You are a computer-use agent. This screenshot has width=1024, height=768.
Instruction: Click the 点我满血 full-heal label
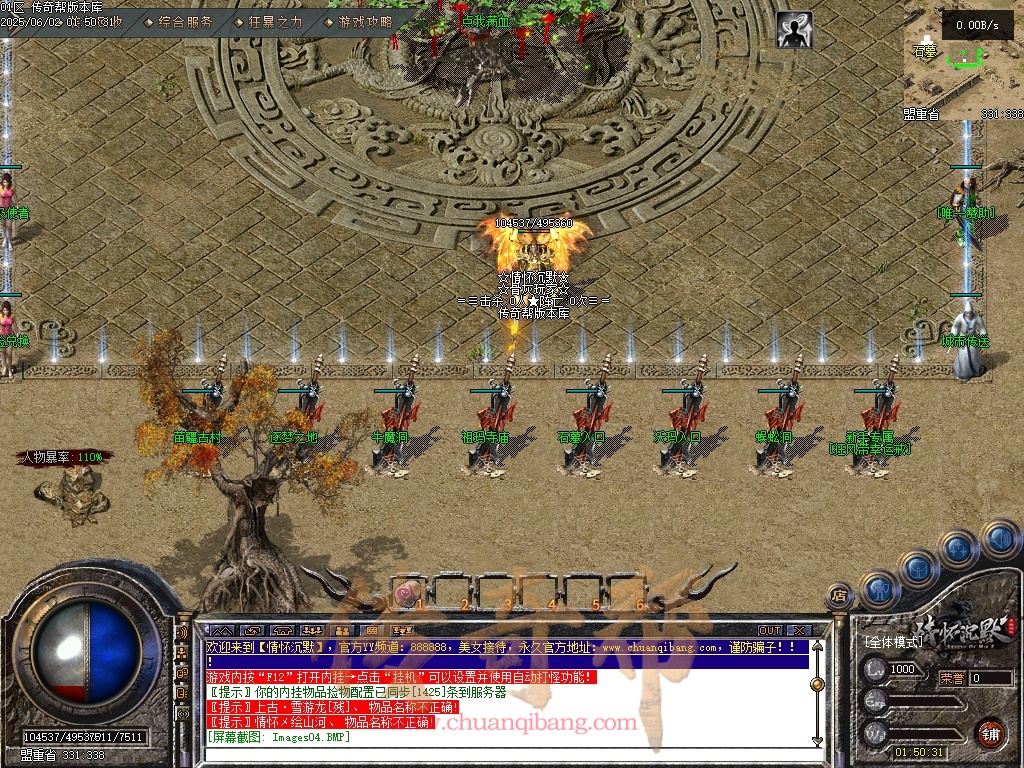pos(486,20)
